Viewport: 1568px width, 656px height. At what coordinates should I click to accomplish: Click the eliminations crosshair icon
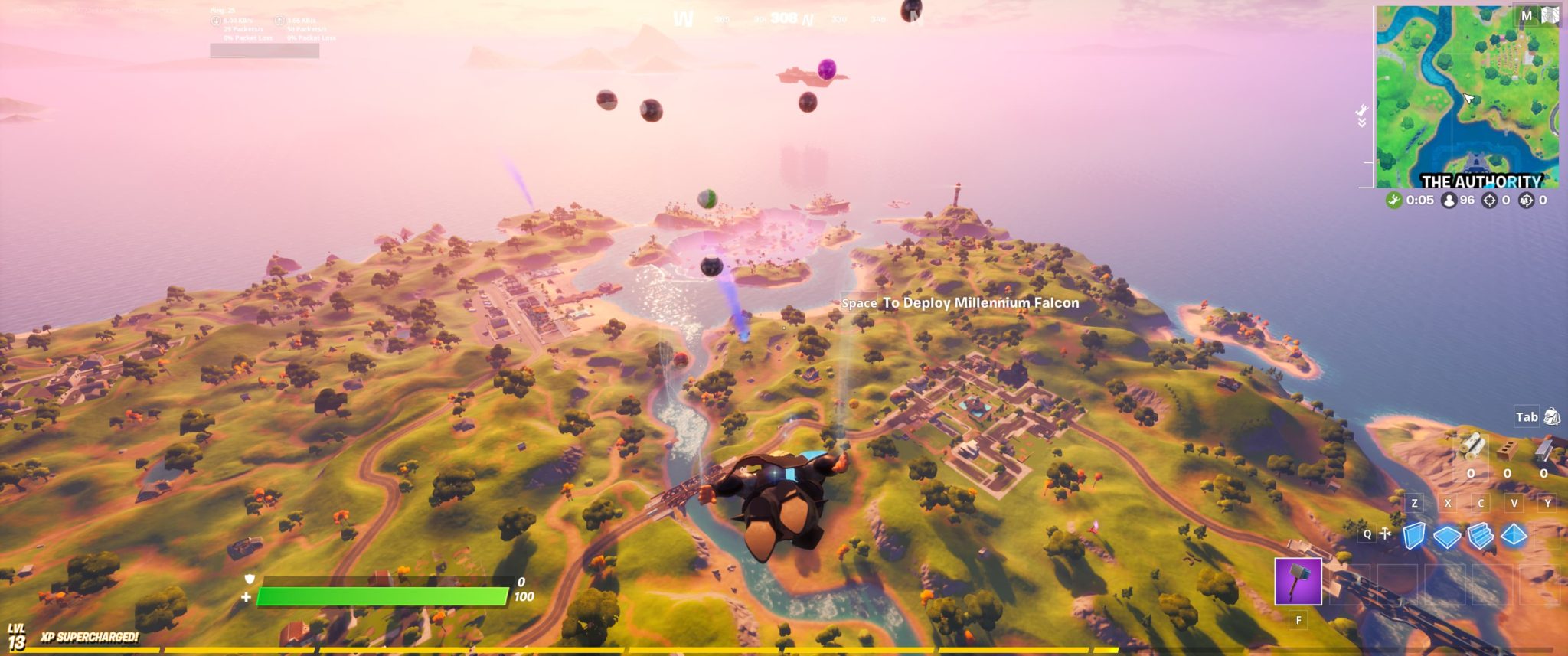pos(1489,200)
